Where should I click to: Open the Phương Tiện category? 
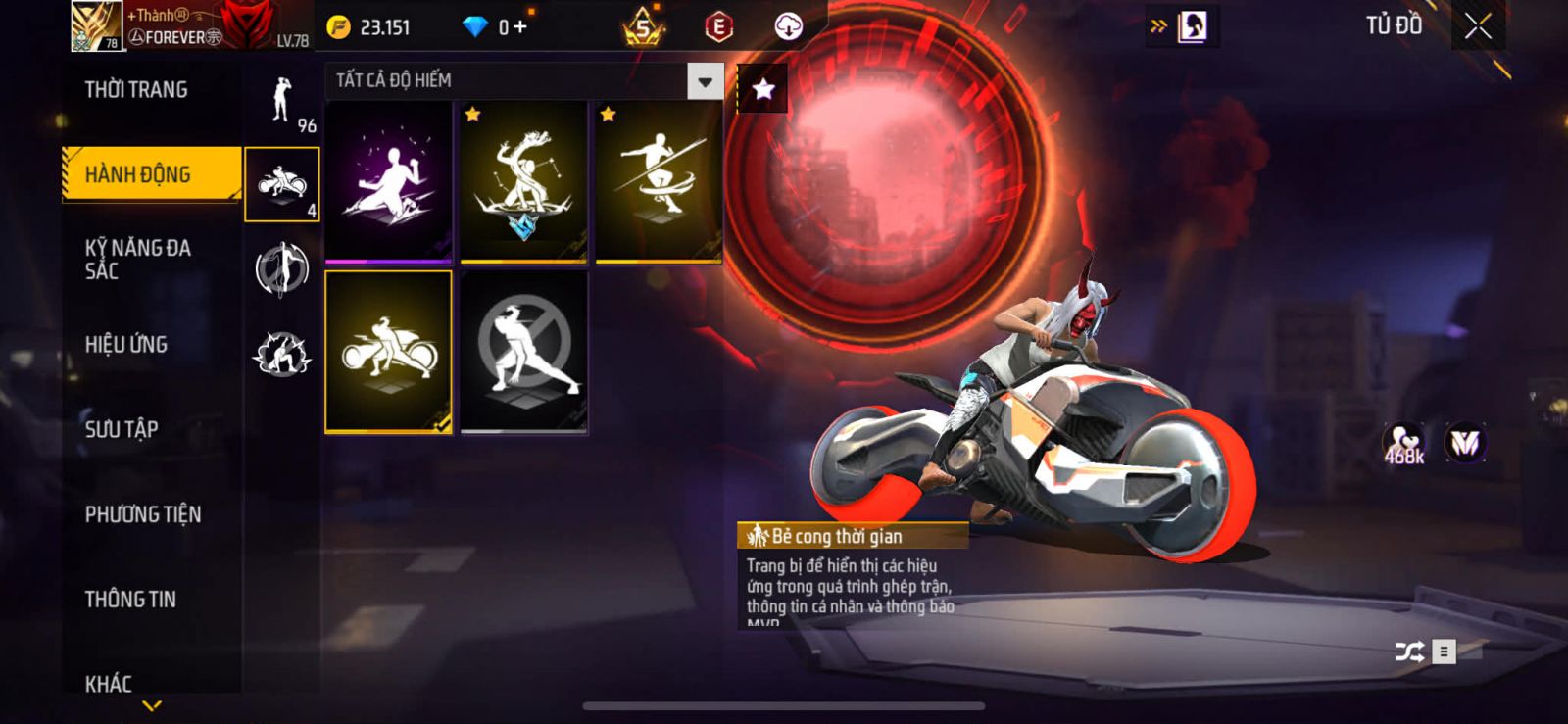(x=143, y=513)
